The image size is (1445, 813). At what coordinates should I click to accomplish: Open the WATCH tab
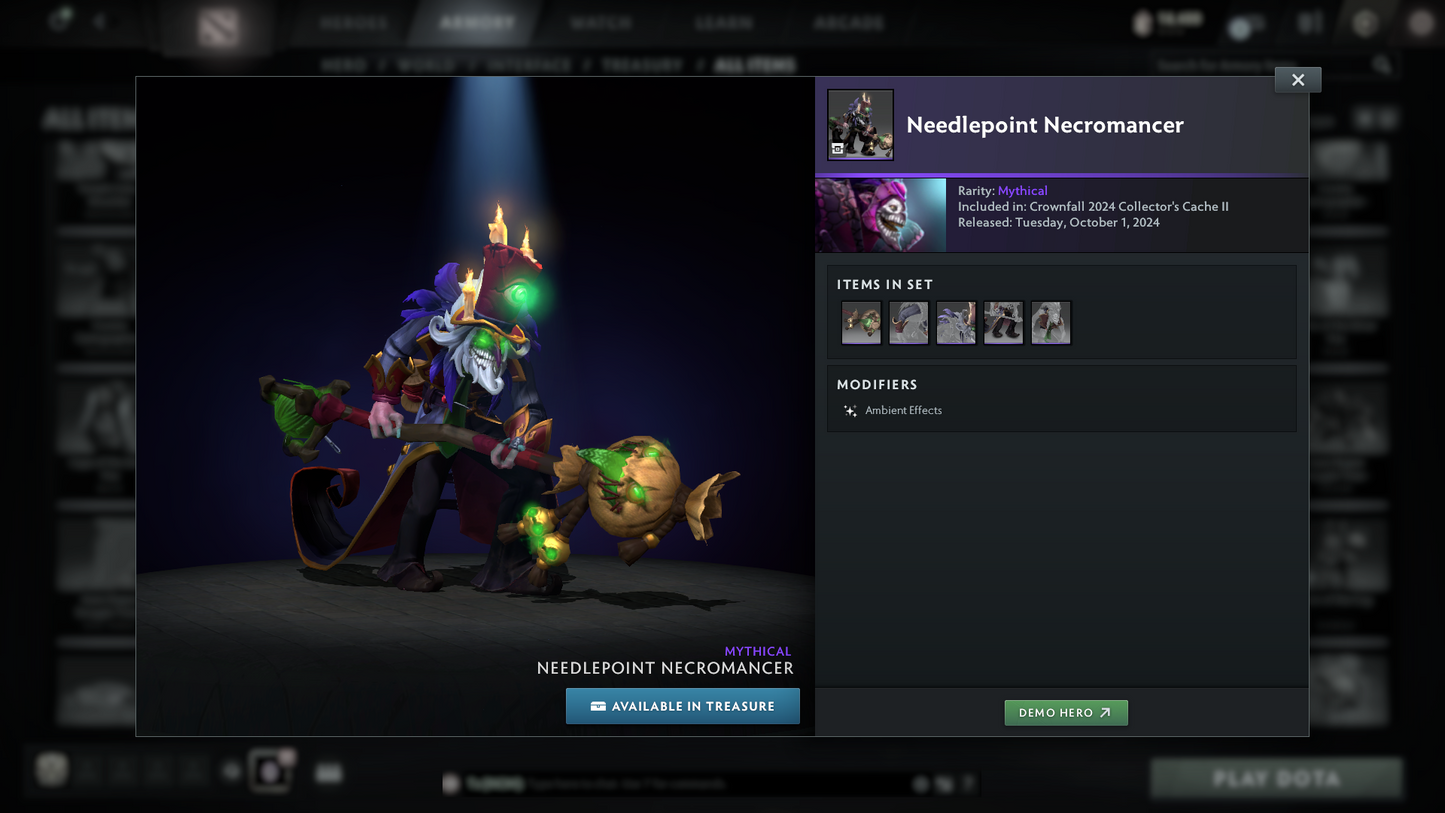click(x=601, y=21)
